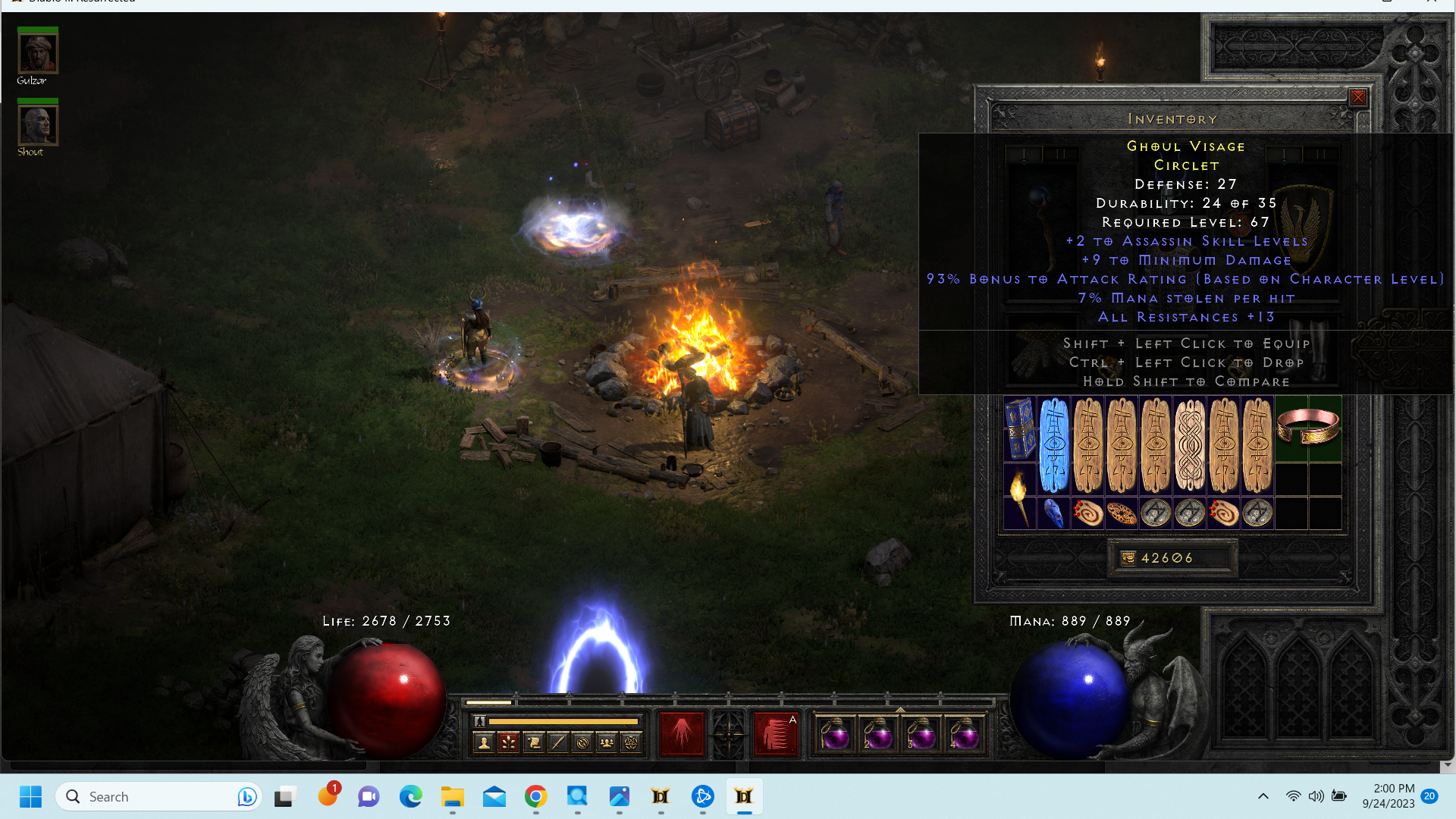Screen dimensions: 1456x819
Task: Select the right-hand skill icon marked A
Action: 777,734
